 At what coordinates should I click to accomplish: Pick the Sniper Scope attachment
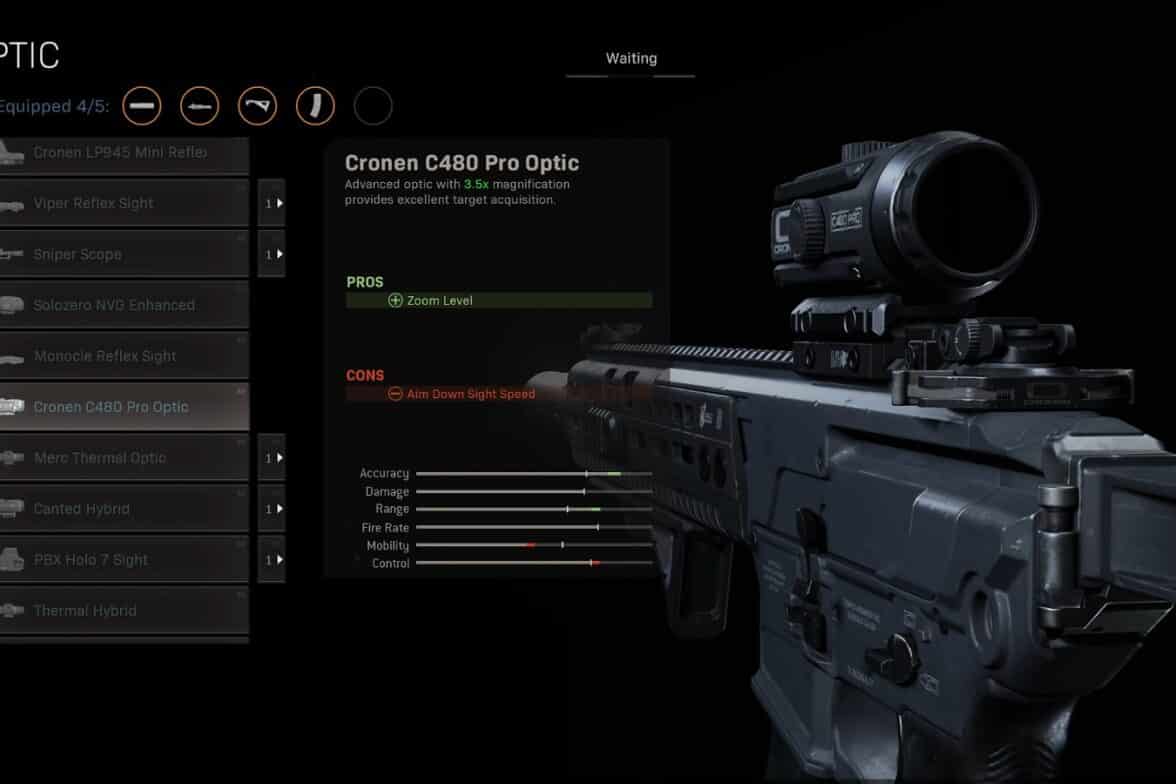122,254
